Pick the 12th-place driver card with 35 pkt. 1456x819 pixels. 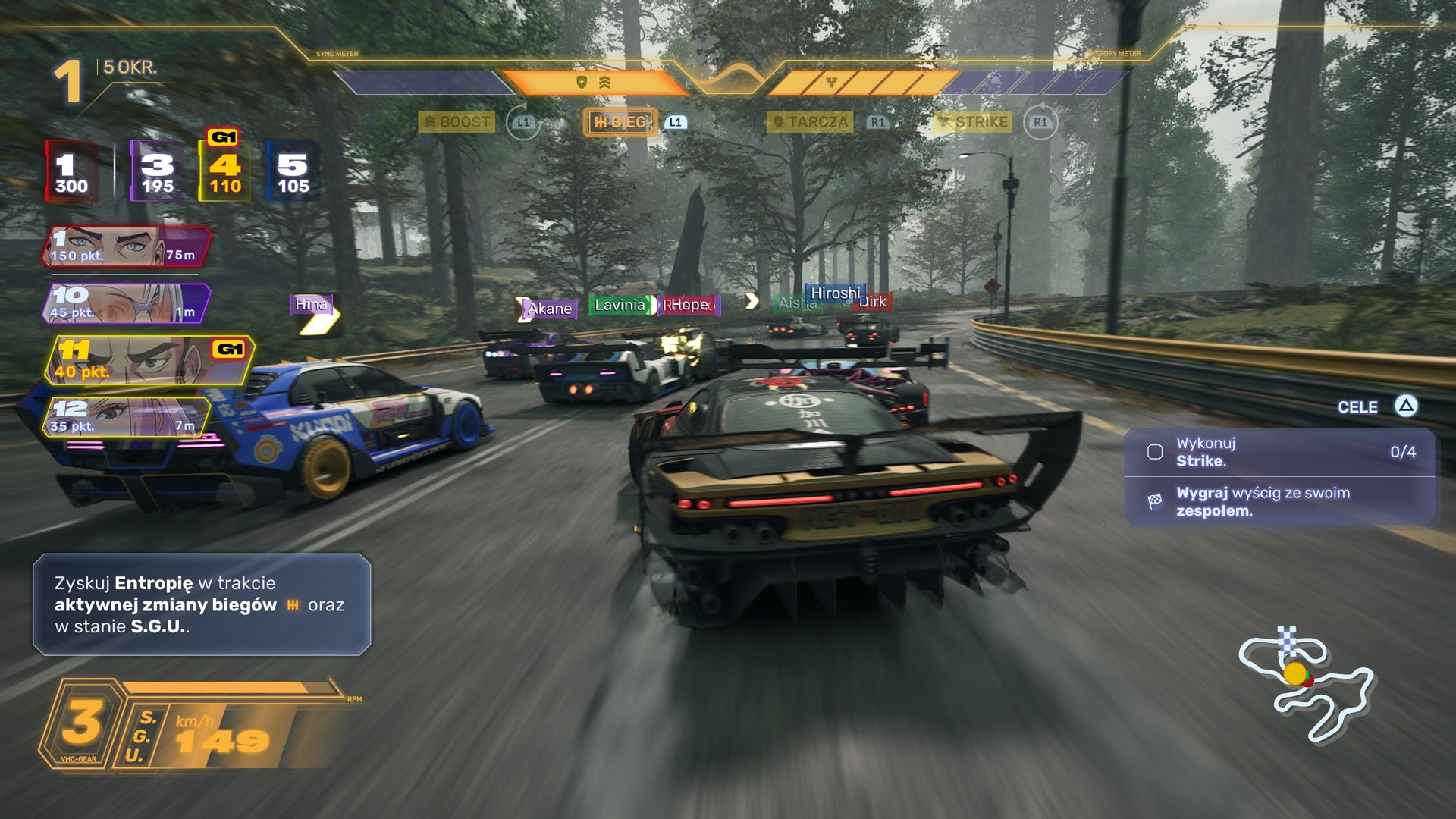pyautogui.click(x=125, y=416)
